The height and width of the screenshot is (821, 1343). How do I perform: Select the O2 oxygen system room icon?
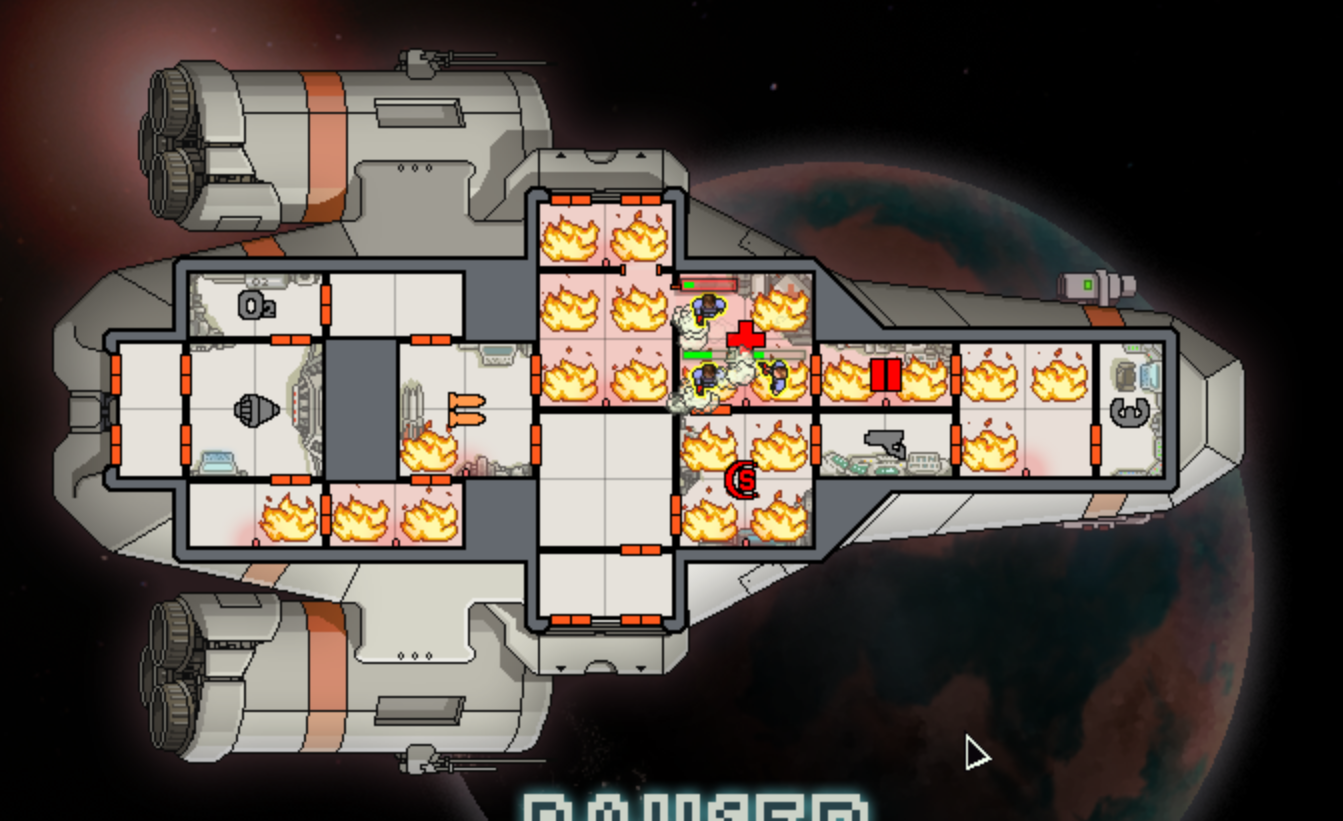(x=256, y=305)
